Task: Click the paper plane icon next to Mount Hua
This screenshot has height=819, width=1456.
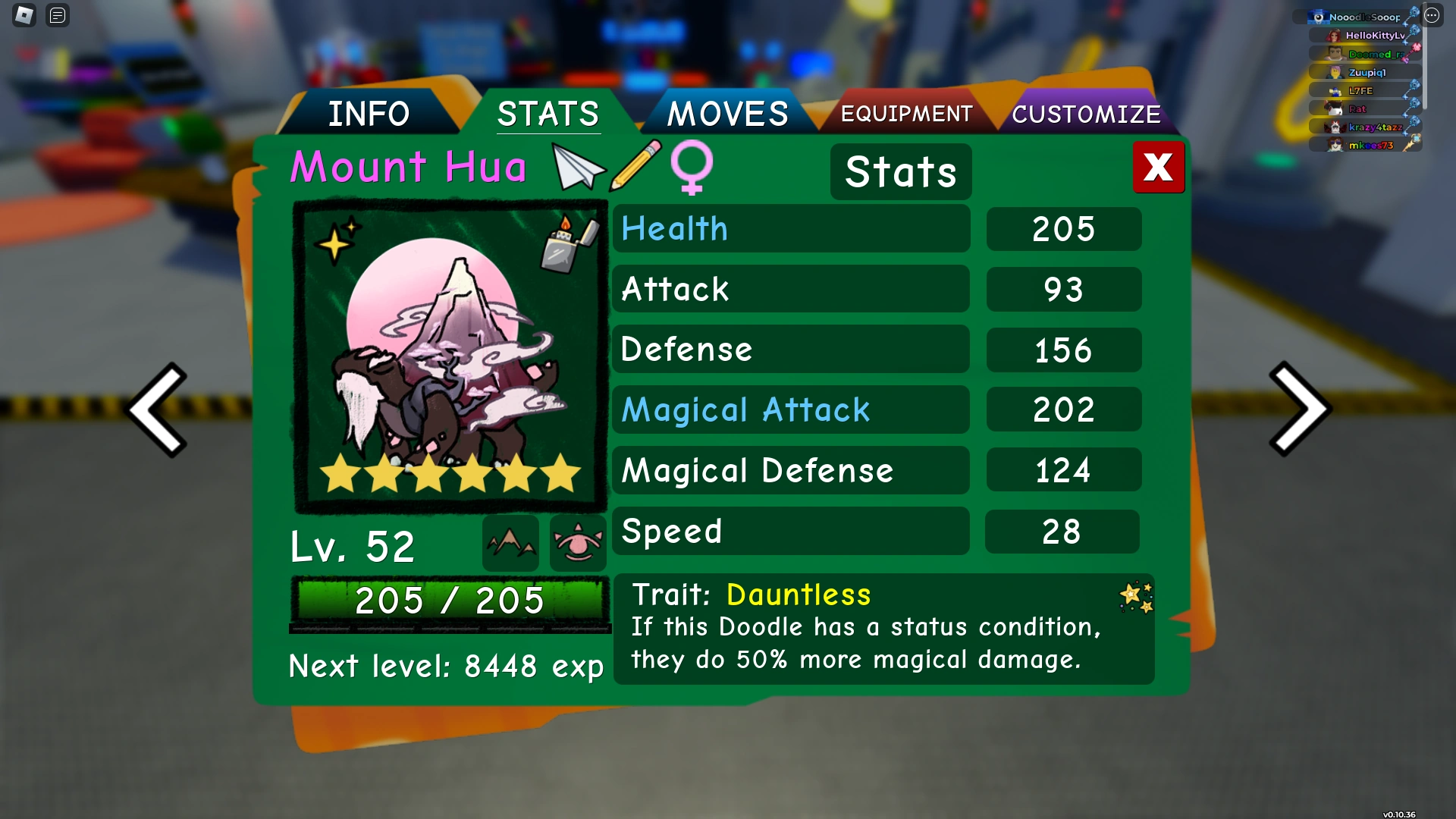Action: click(x=578, y=168)
